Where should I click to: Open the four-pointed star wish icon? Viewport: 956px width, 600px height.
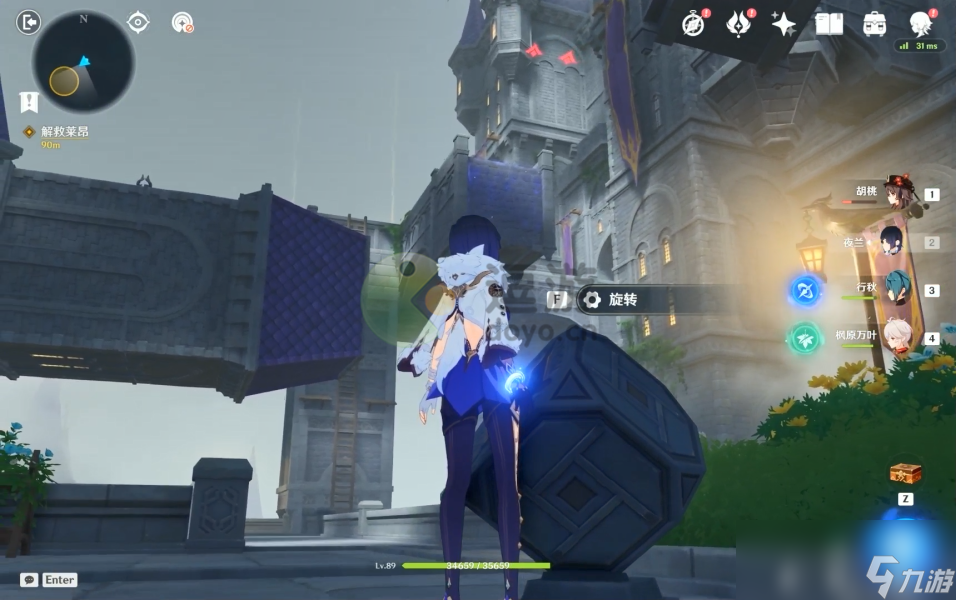[784, 24]
